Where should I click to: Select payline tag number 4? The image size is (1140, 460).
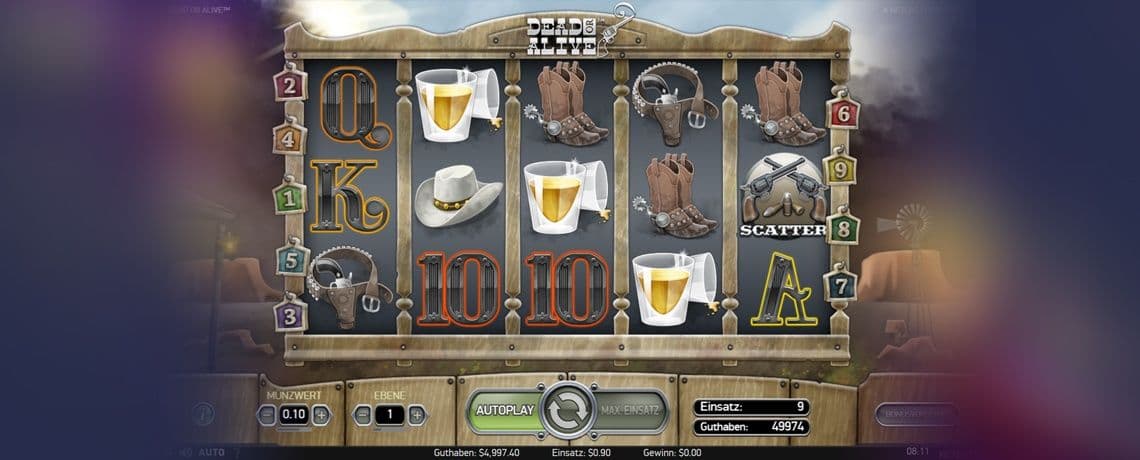pyautogui.click(x=289, y=138)
